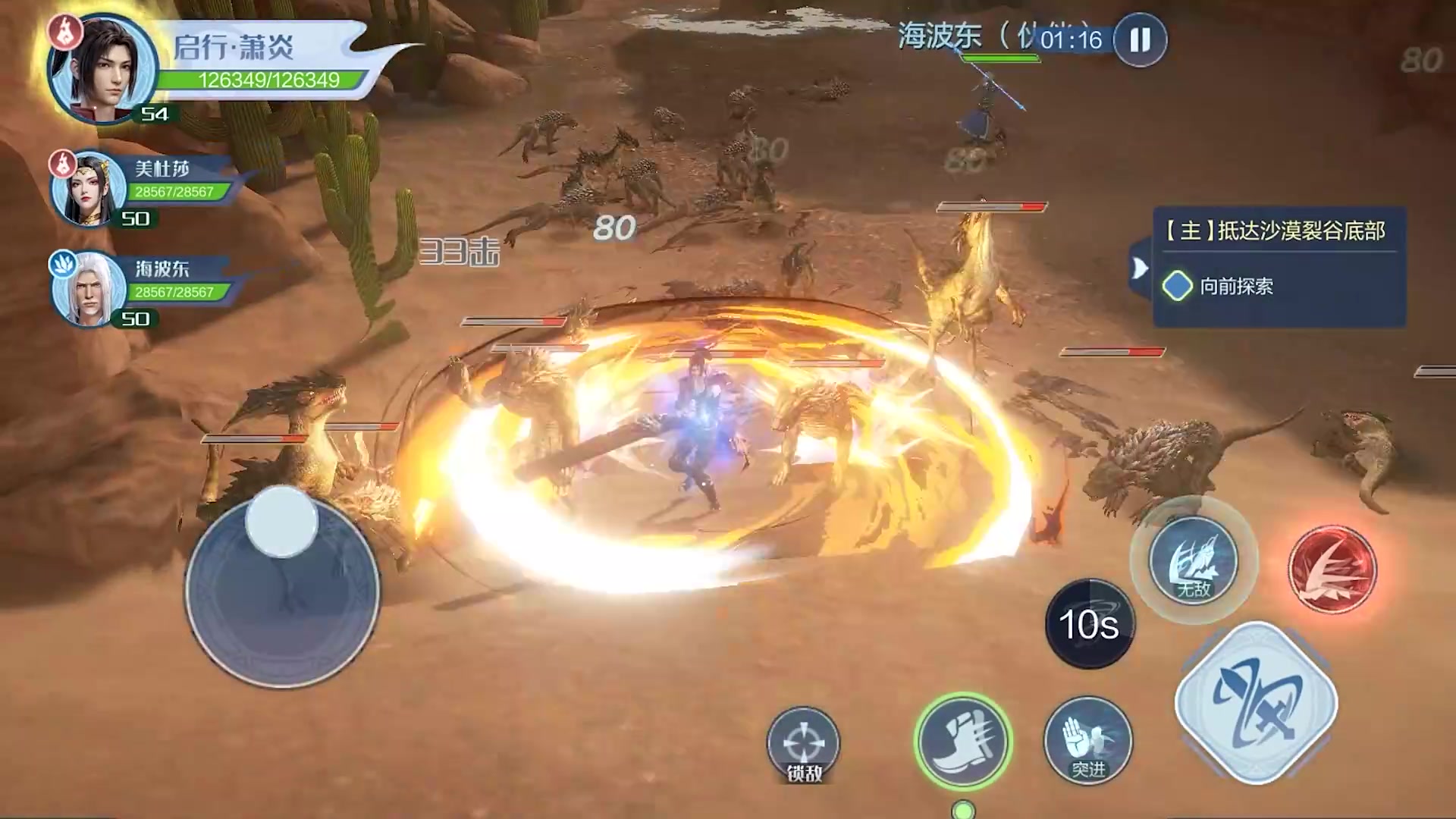Trigger the boot sprint button
This screenshot has height=819, width=1456.
tap(963, 740)
